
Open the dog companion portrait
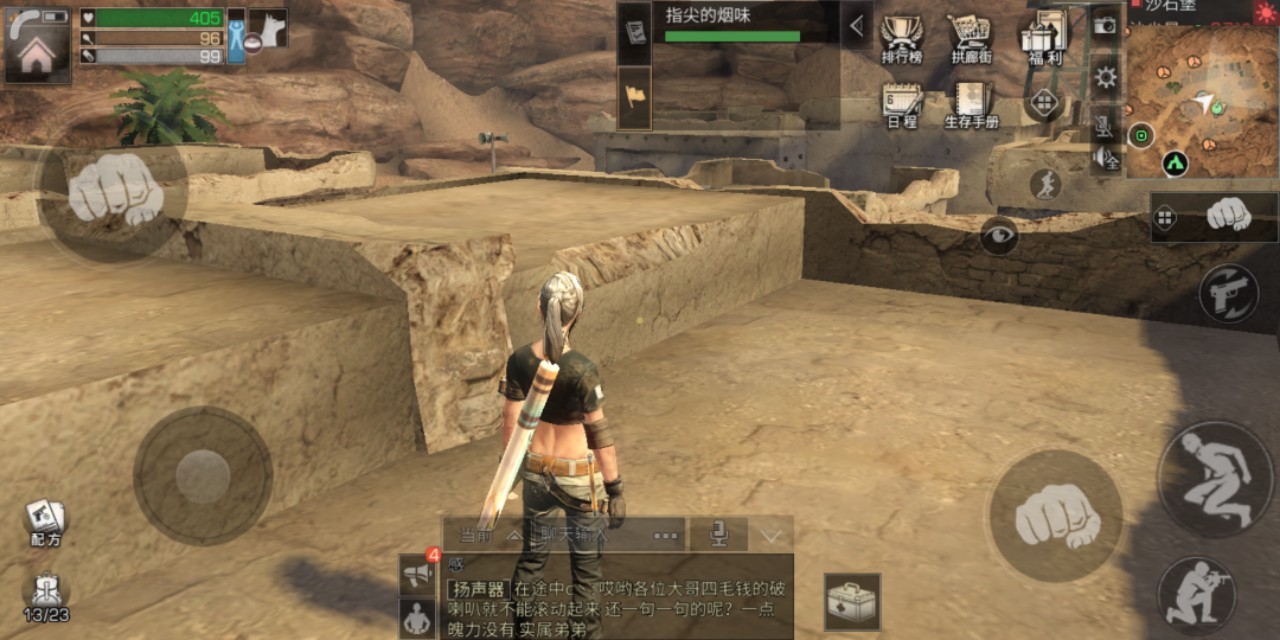pyautogui.click(x=267, y=28)
